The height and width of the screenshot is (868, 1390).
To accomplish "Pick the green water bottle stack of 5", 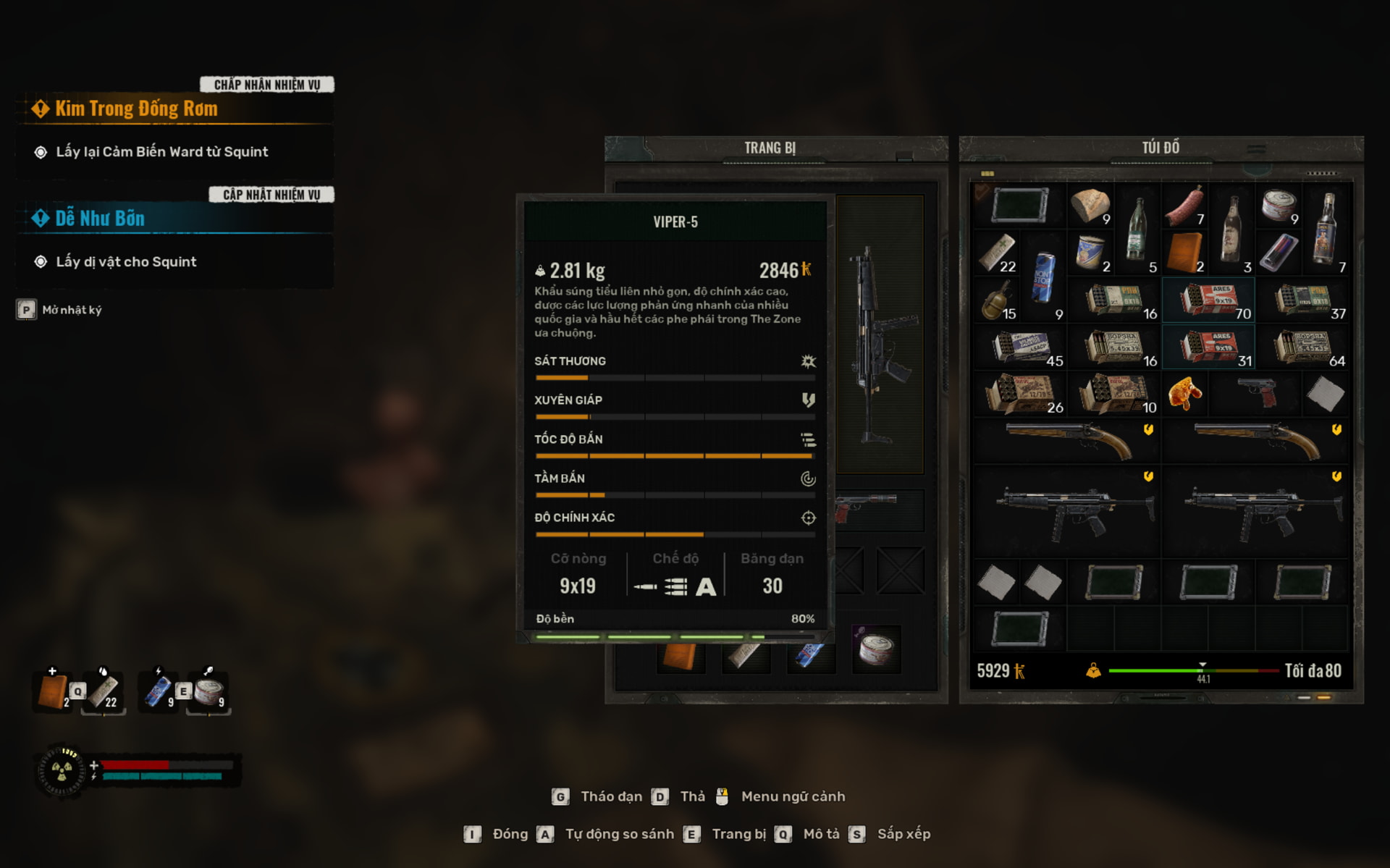I will [x=1137, y=228].
